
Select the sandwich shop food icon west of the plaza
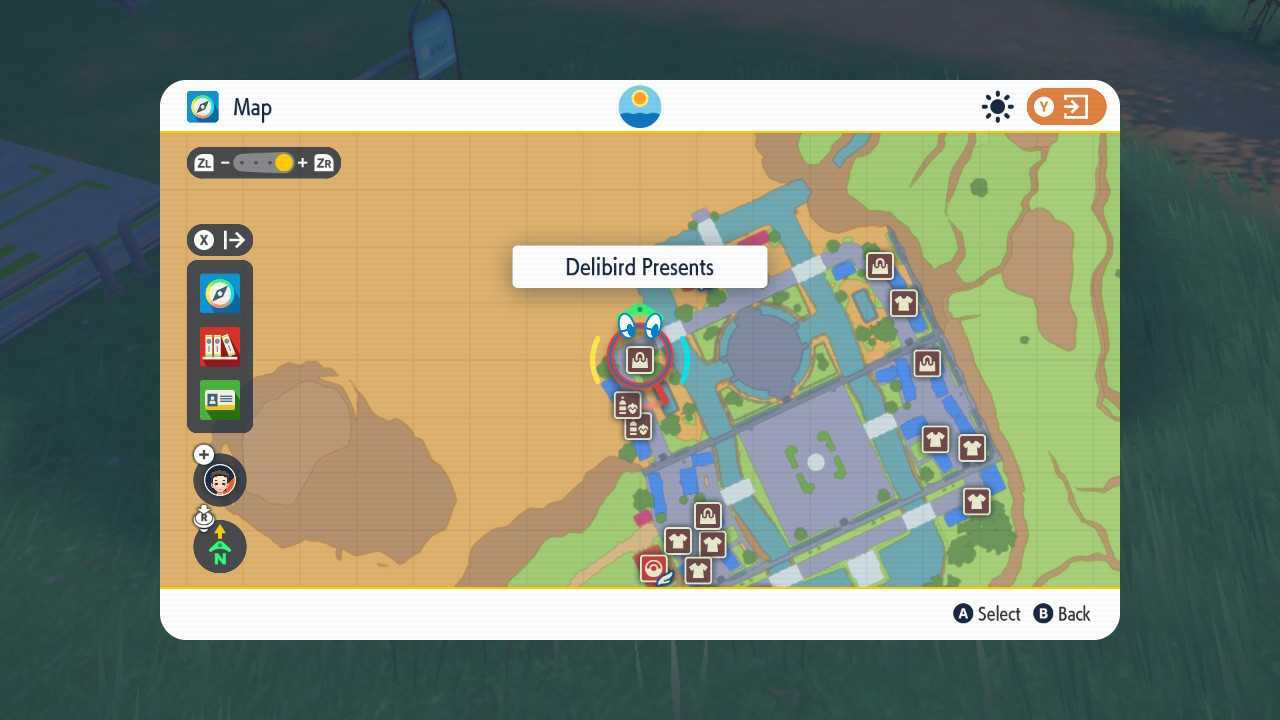tap(627, 404)
